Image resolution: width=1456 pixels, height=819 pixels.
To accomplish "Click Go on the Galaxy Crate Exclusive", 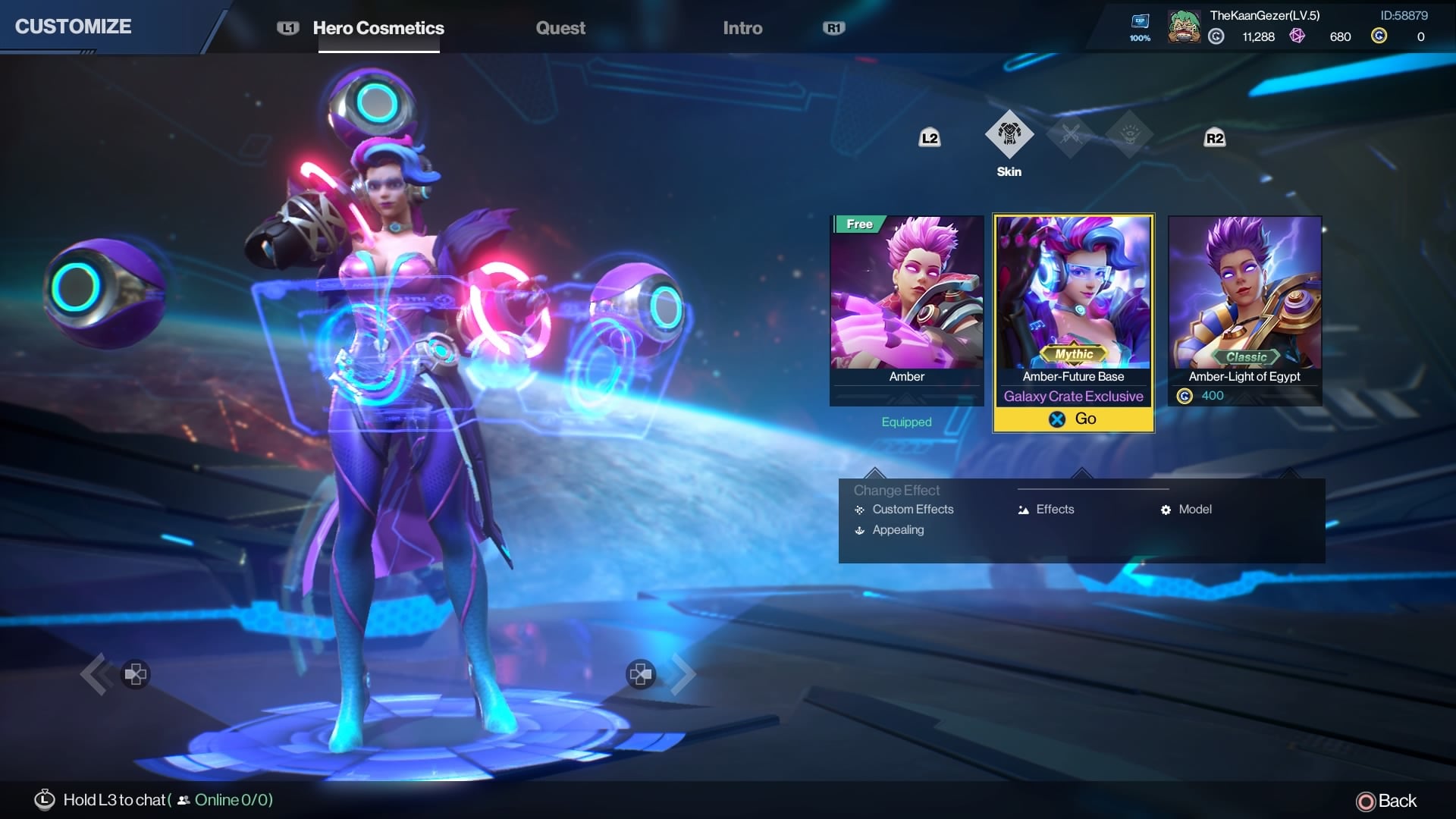I will point(1073,419).
